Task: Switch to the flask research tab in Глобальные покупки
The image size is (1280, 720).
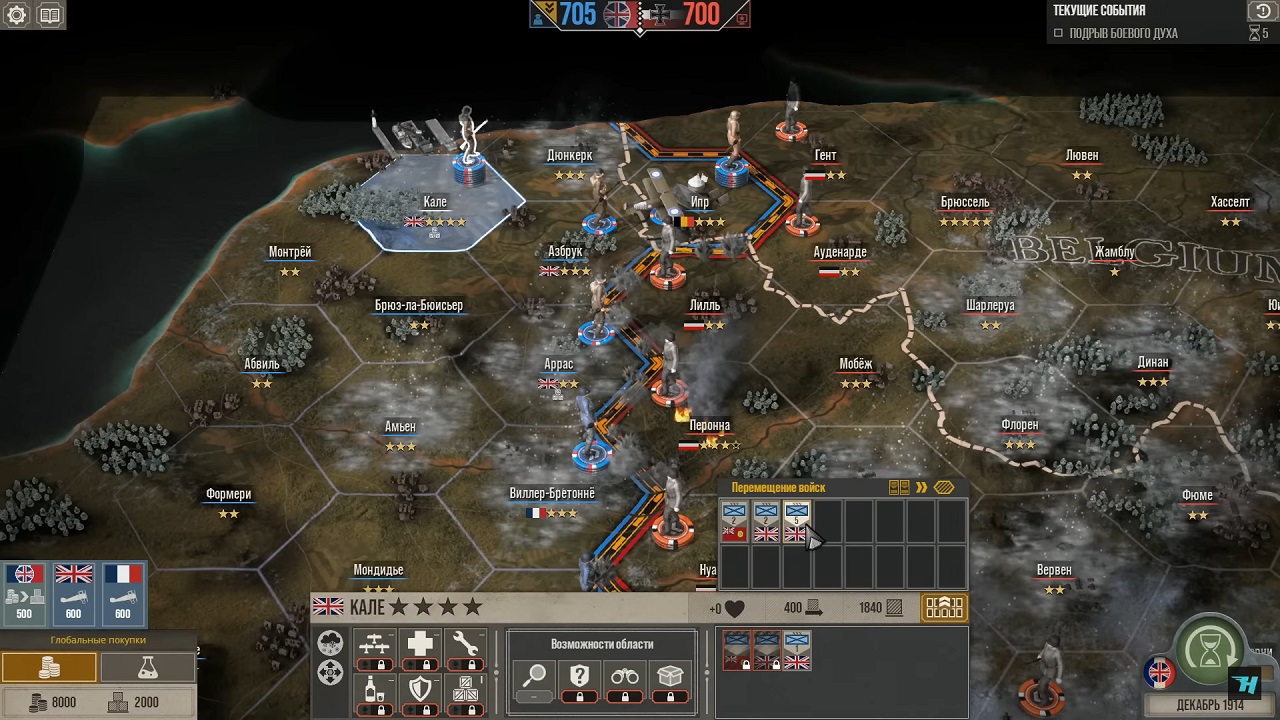Action: [x=148, y=667]
